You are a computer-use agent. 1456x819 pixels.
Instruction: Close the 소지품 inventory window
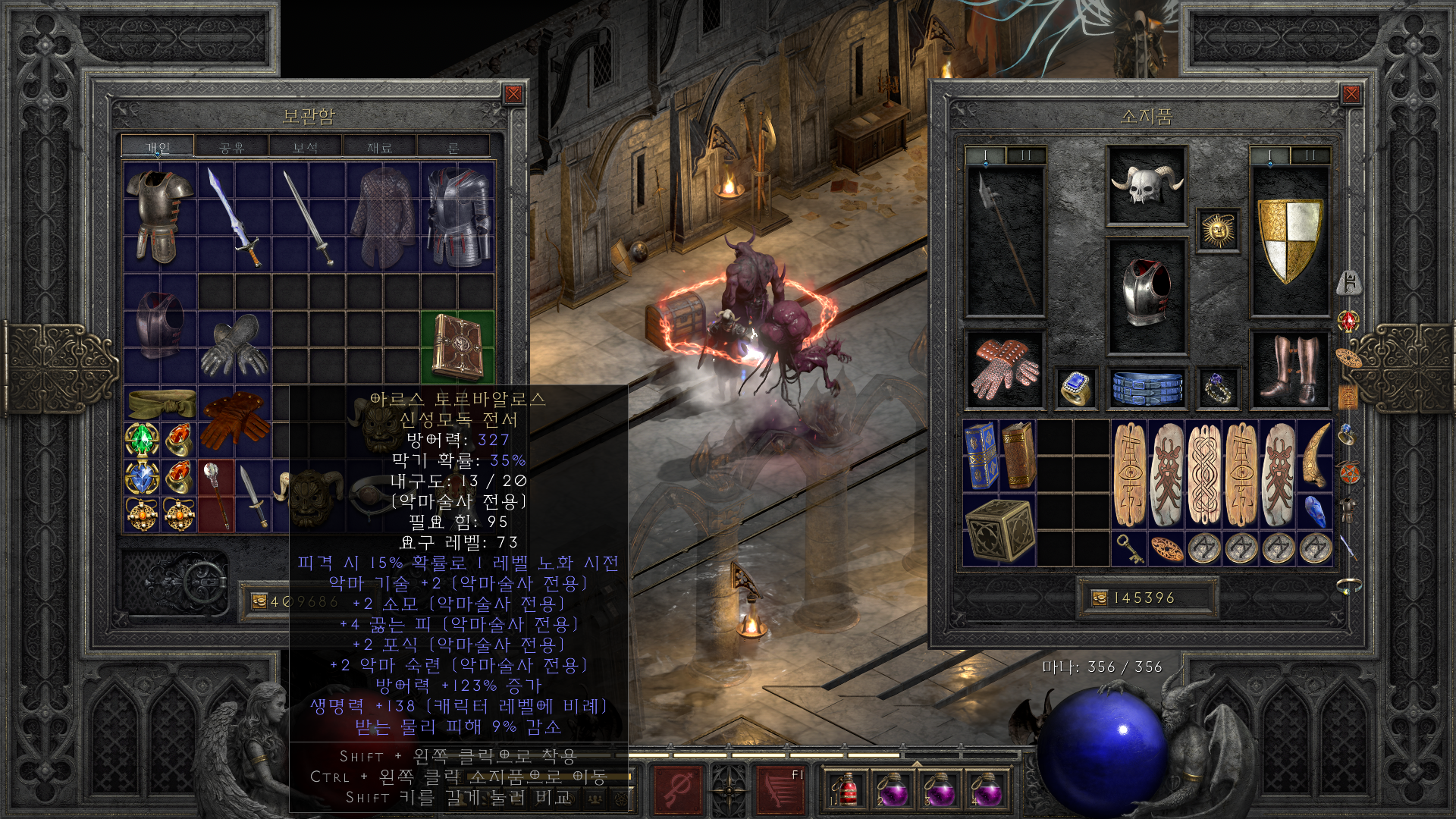(x=1351, y=94)
